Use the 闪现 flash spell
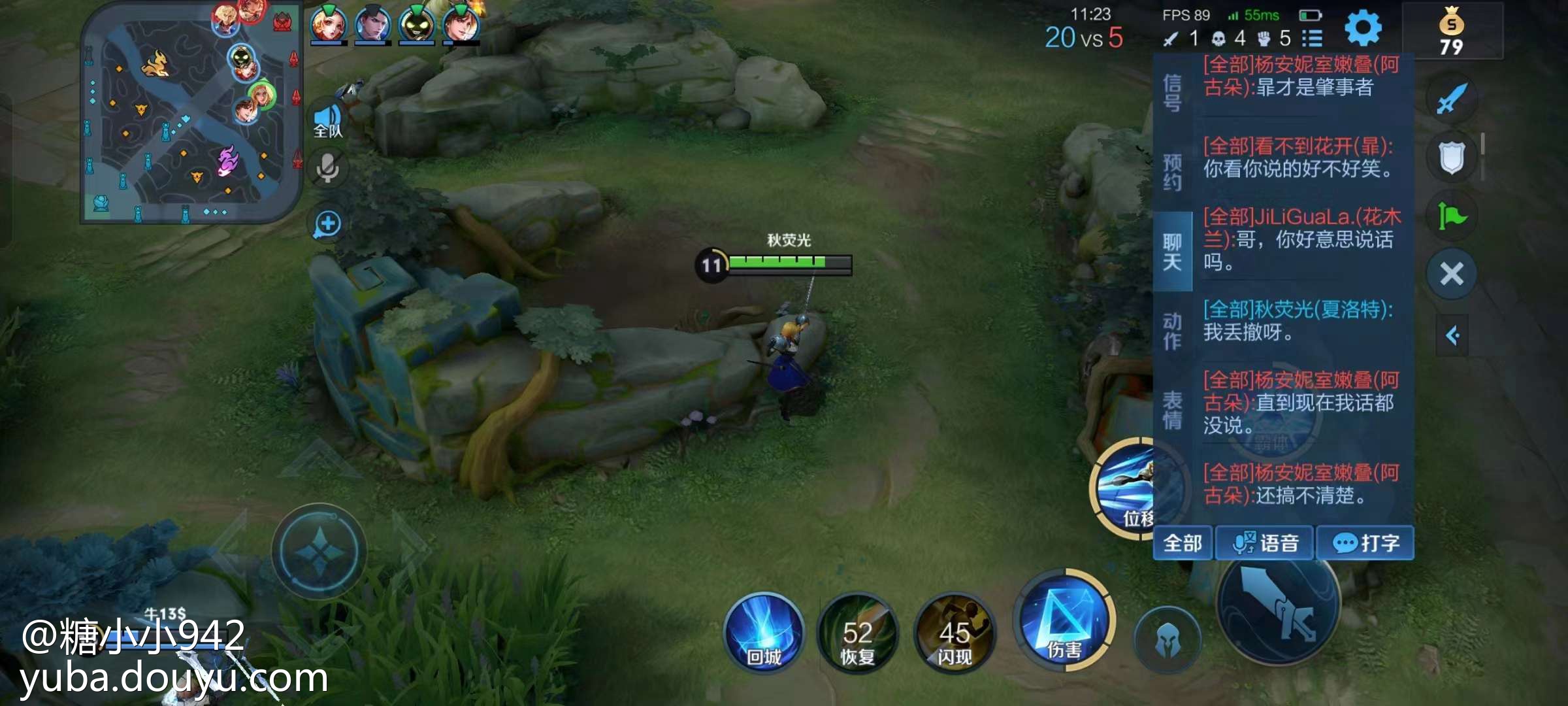 [955, 634]
